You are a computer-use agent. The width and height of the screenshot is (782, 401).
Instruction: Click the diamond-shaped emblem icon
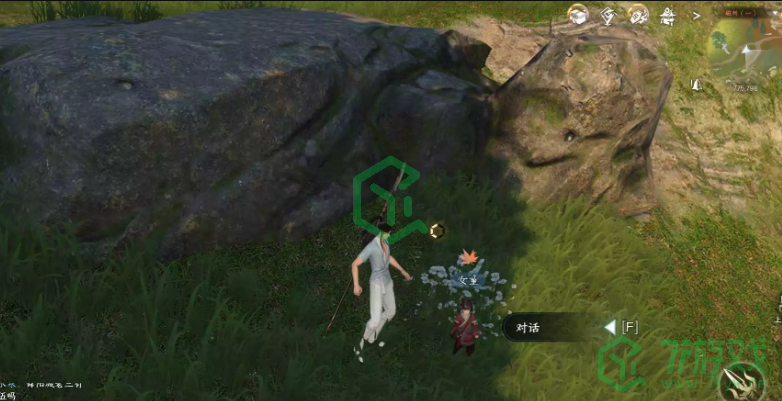(607, 15)
